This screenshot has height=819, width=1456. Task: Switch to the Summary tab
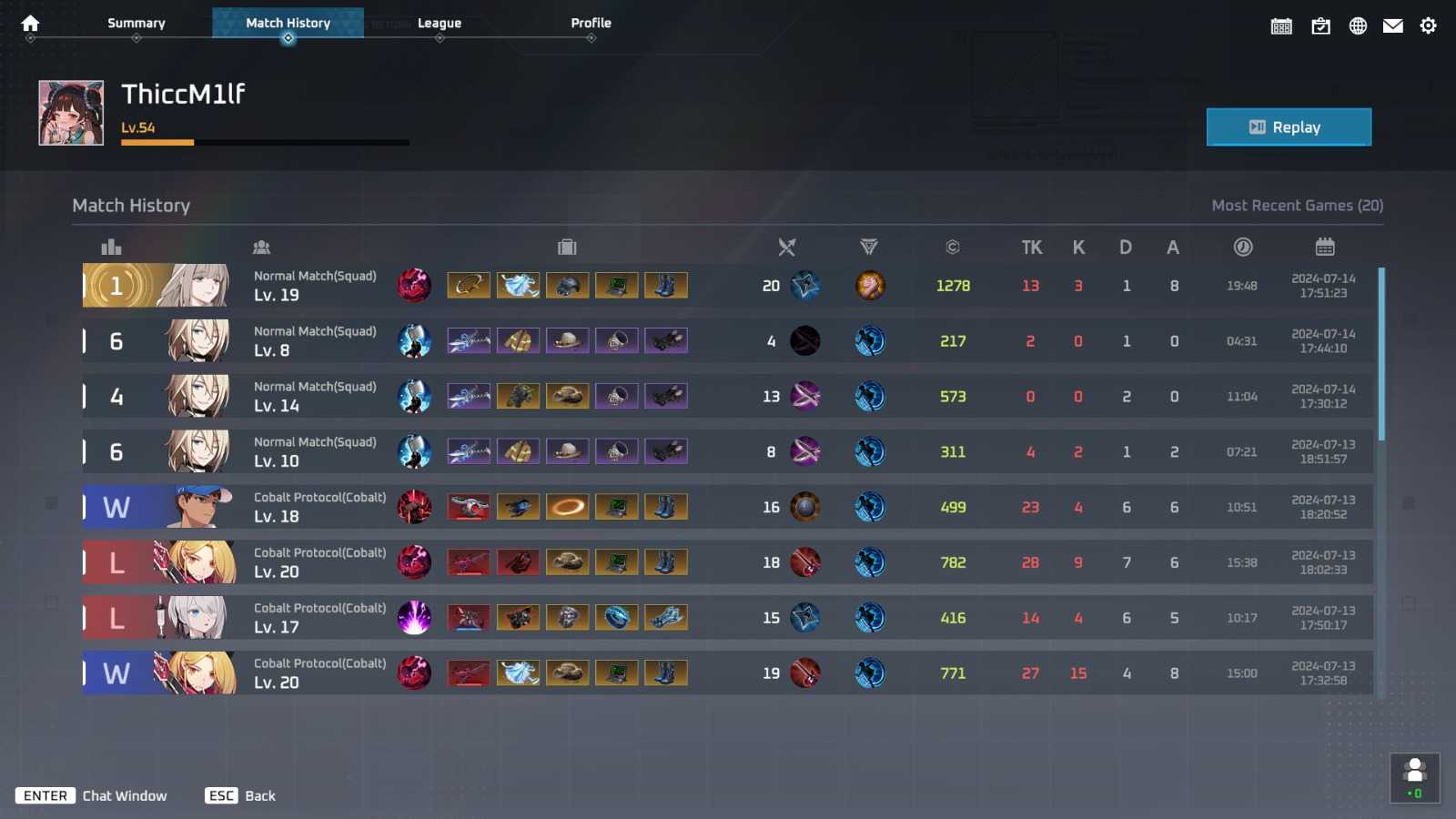(136, 23)
